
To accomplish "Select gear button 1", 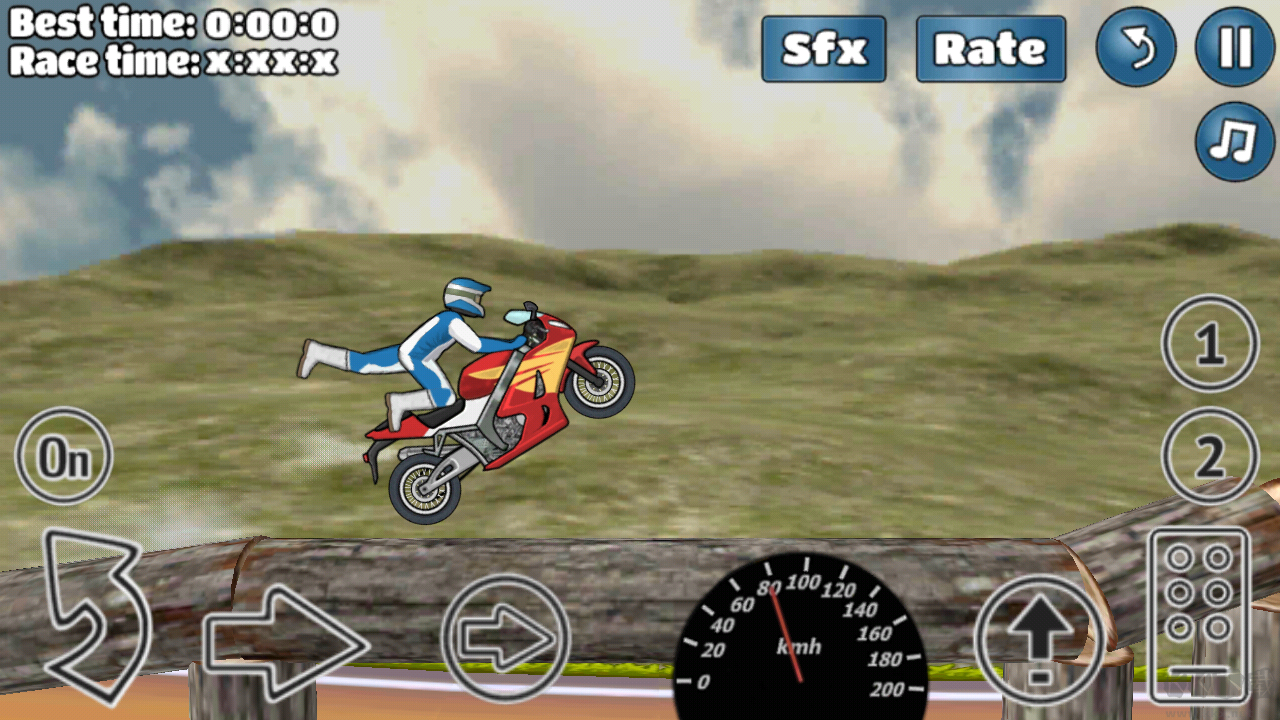I will [x=1209, y=343].
